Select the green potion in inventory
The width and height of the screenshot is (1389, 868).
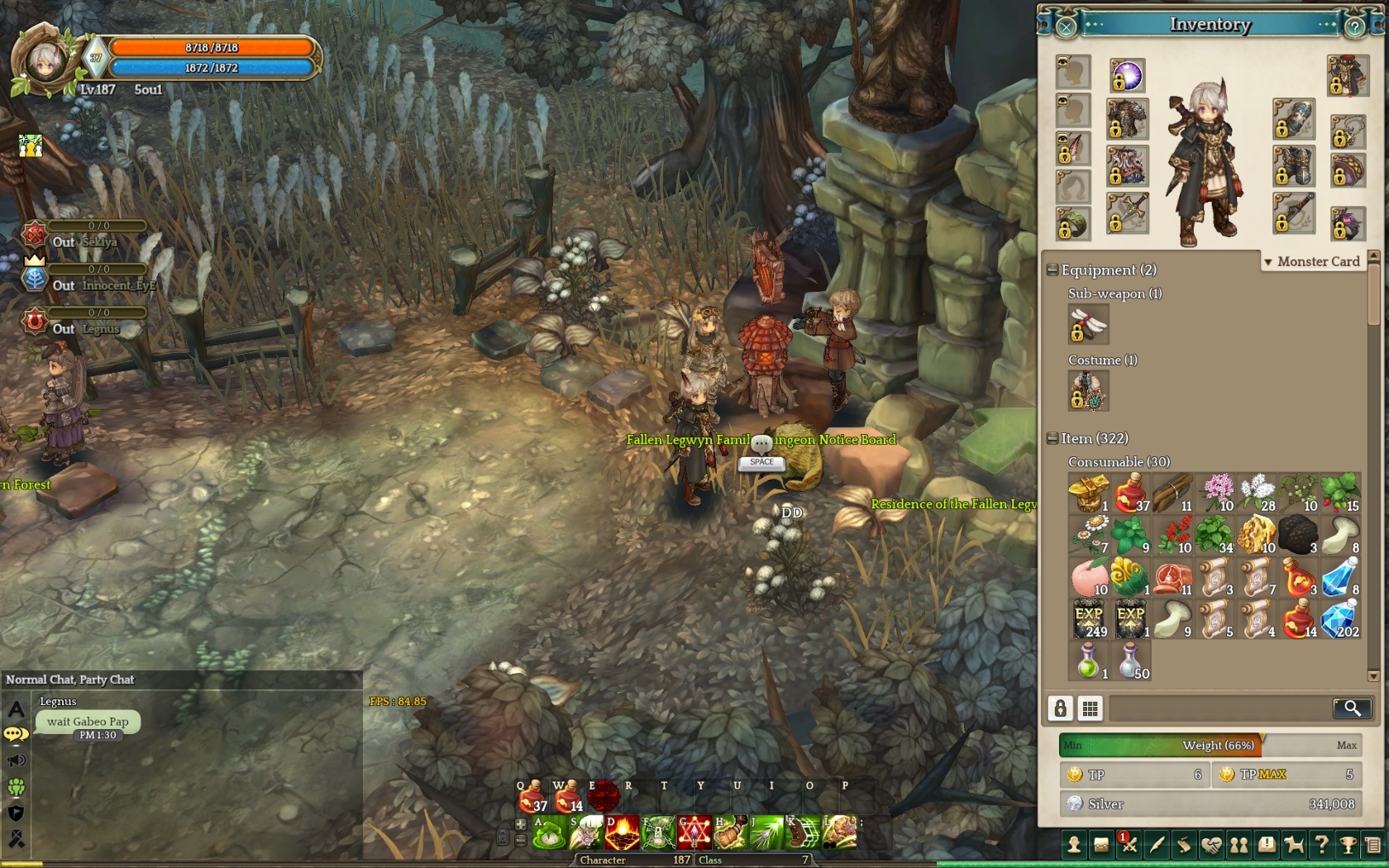pos(1089,661)
